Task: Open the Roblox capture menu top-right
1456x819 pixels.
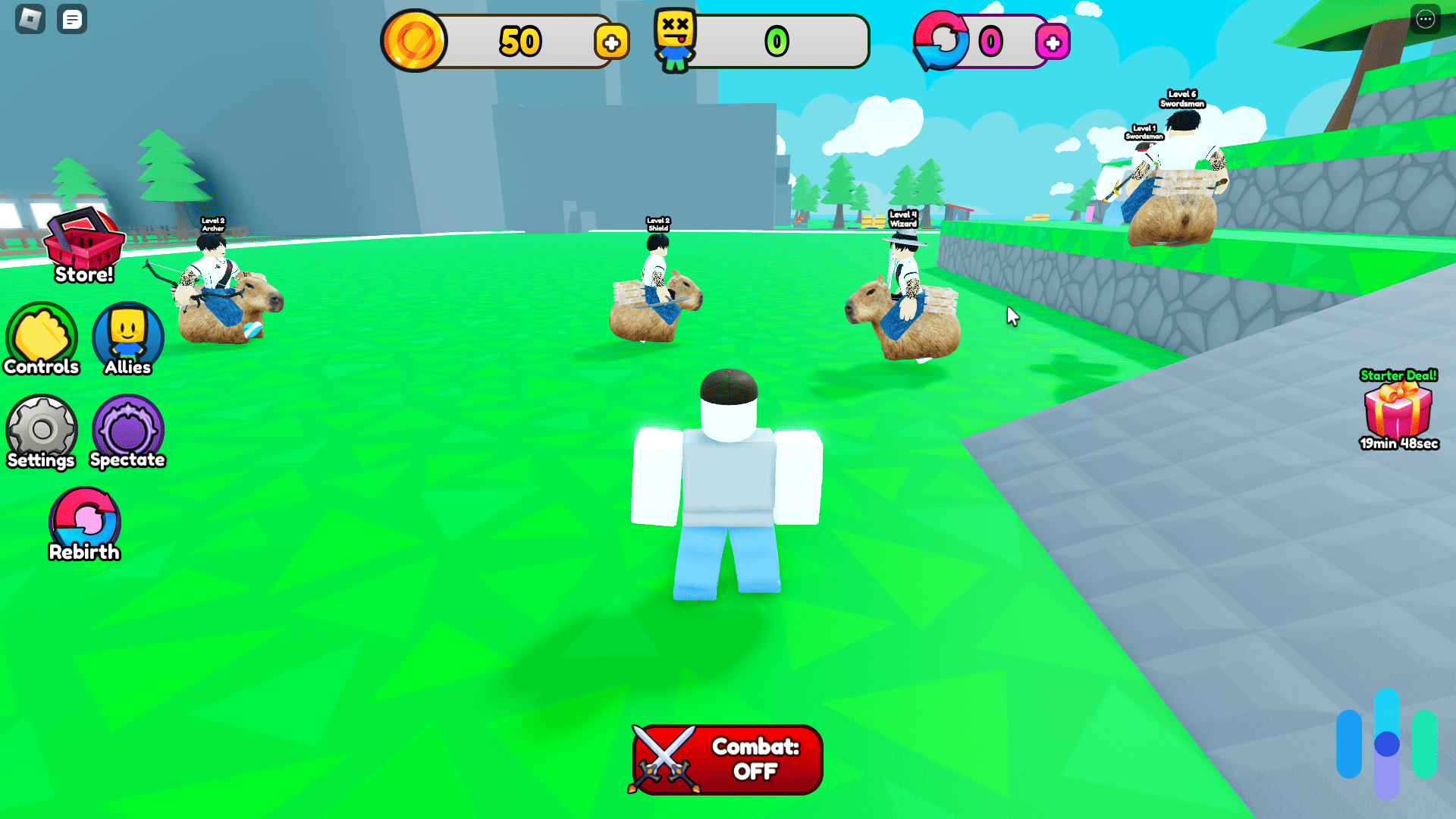Action: 1424,18
